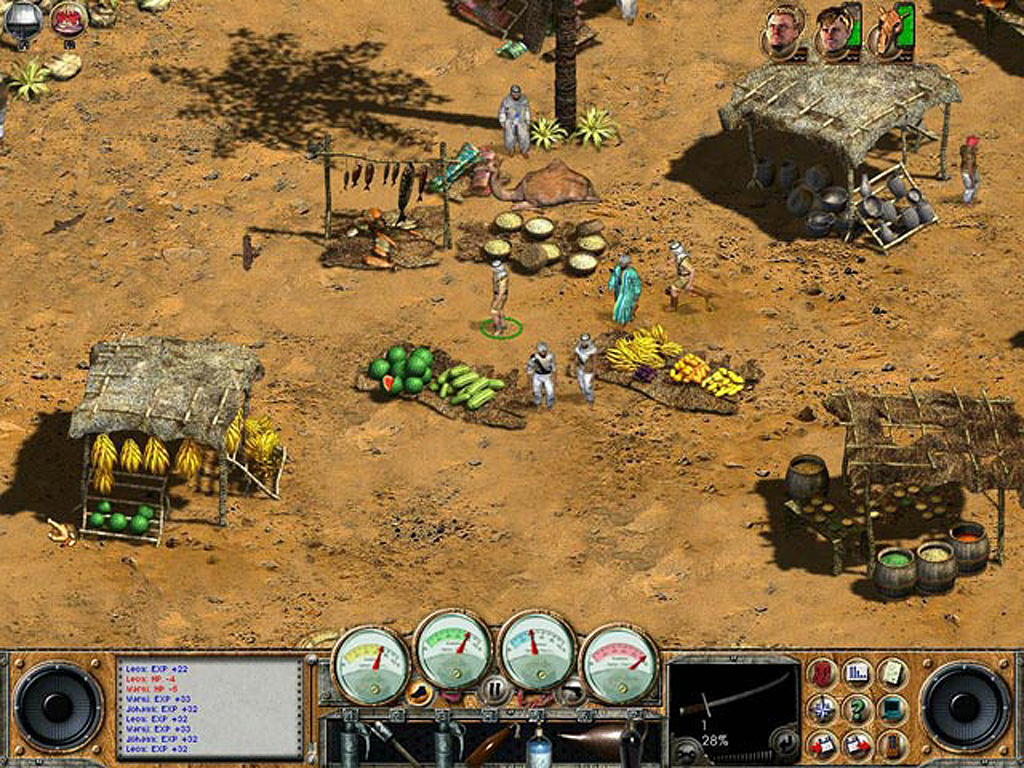Click the message log with EXP entries
The width and height of the screenshot is (1024, 768).
(x=209, y=707)
